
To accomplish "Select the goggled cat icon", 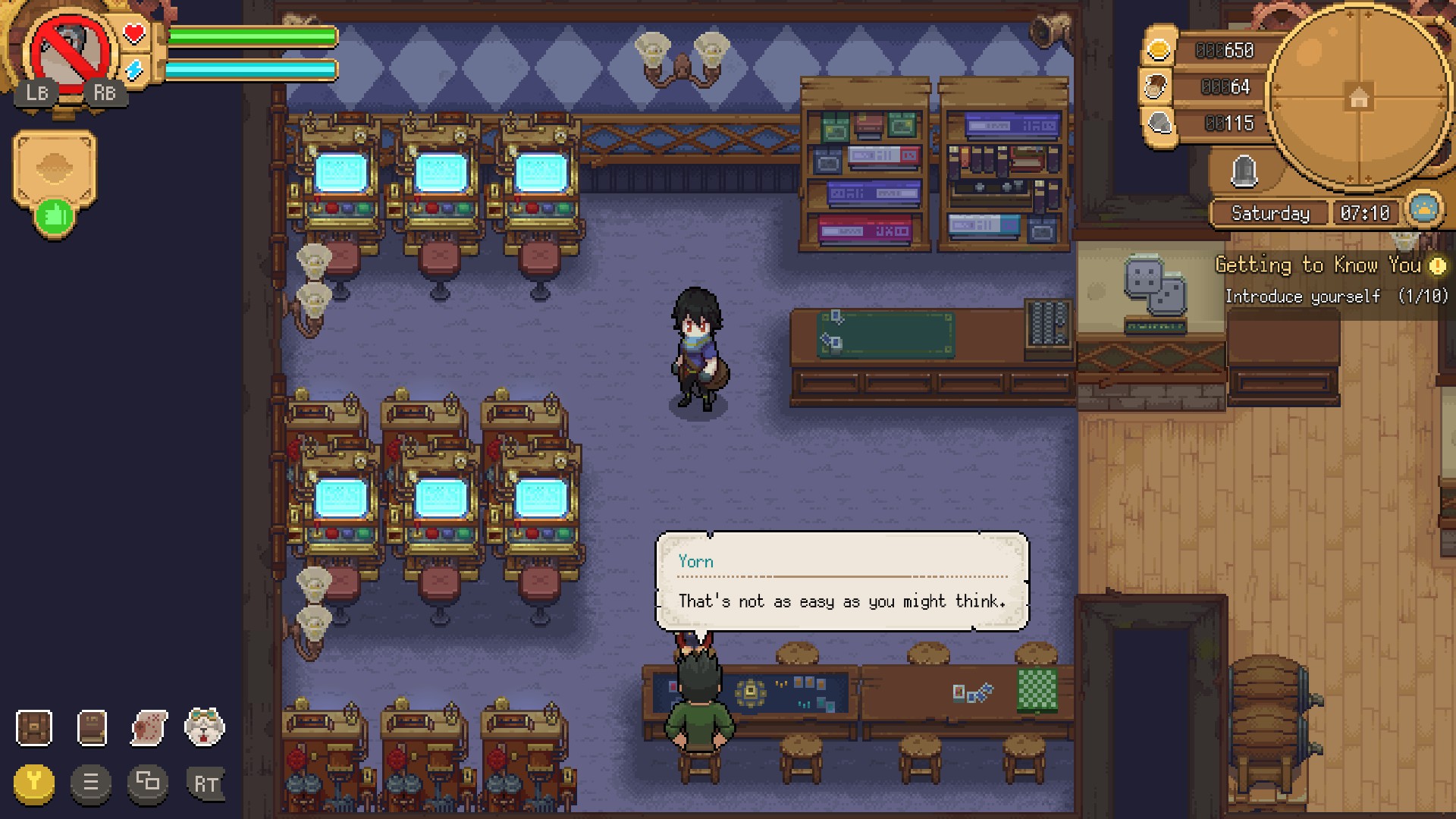I will click(x=205, y=728).
